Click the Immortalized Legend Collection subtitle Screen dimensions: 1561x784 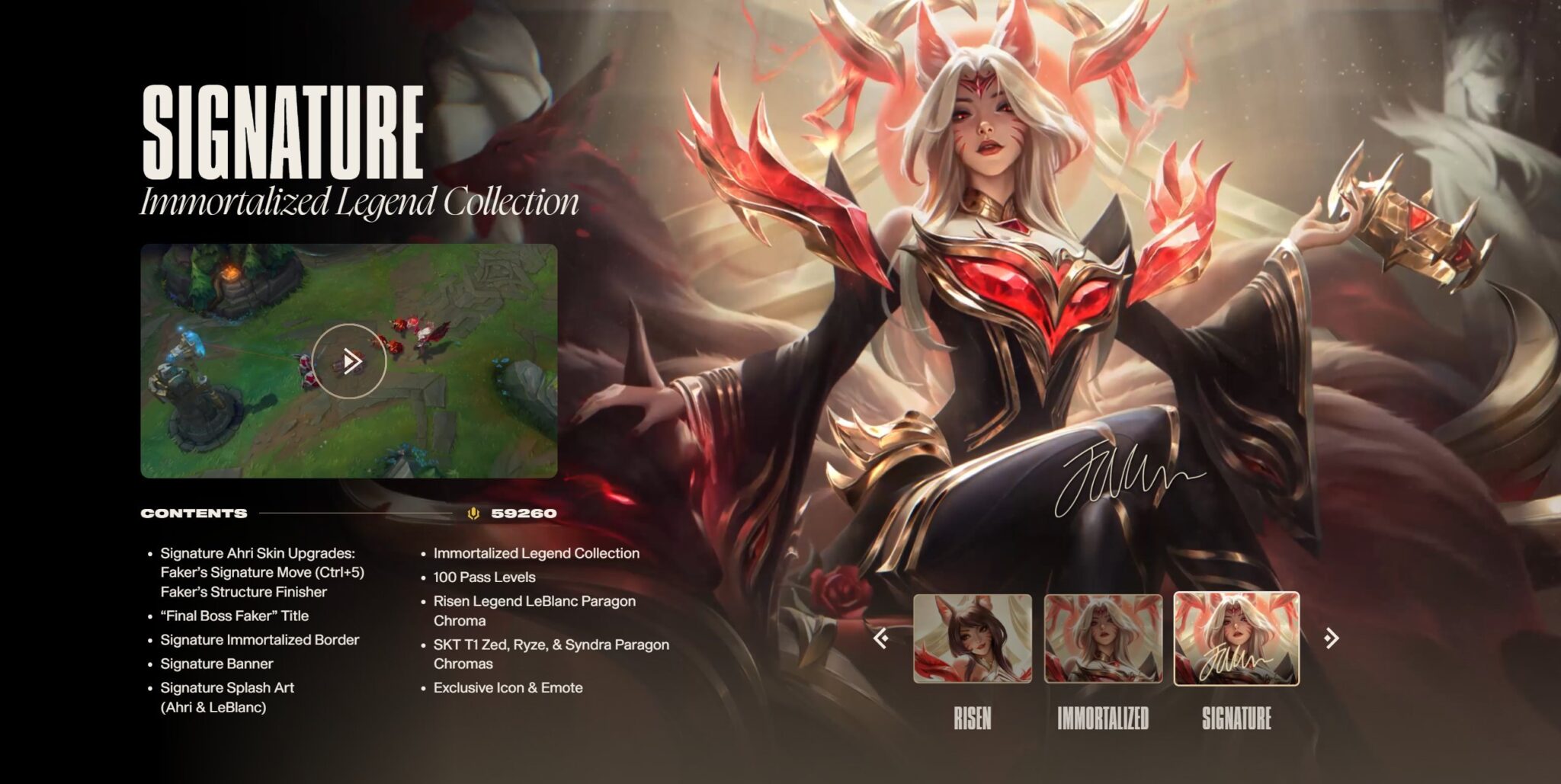pos(358,202)
